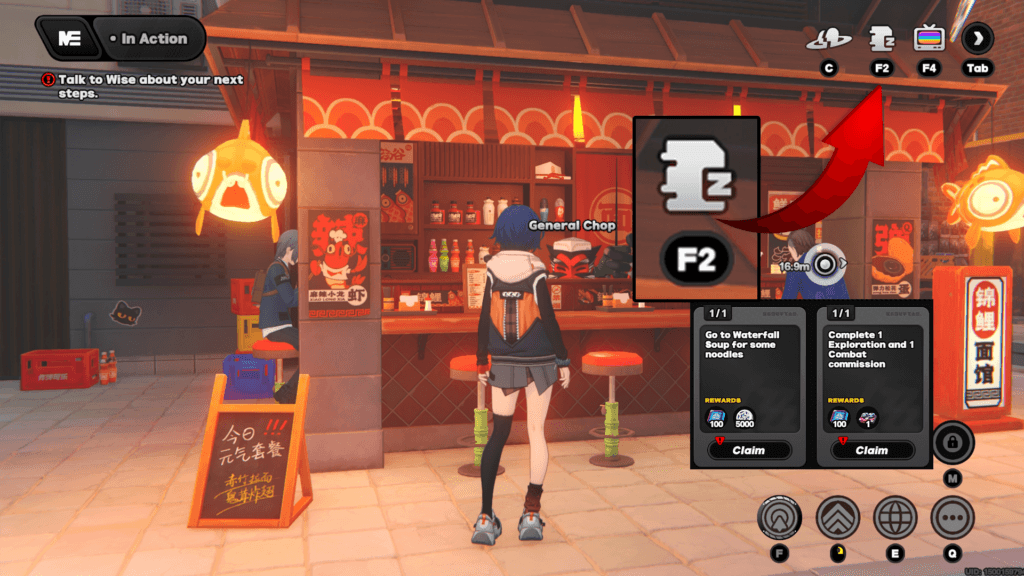
Task: Open the schedule notebook icon in the top bar
Action: coord(881,39)
